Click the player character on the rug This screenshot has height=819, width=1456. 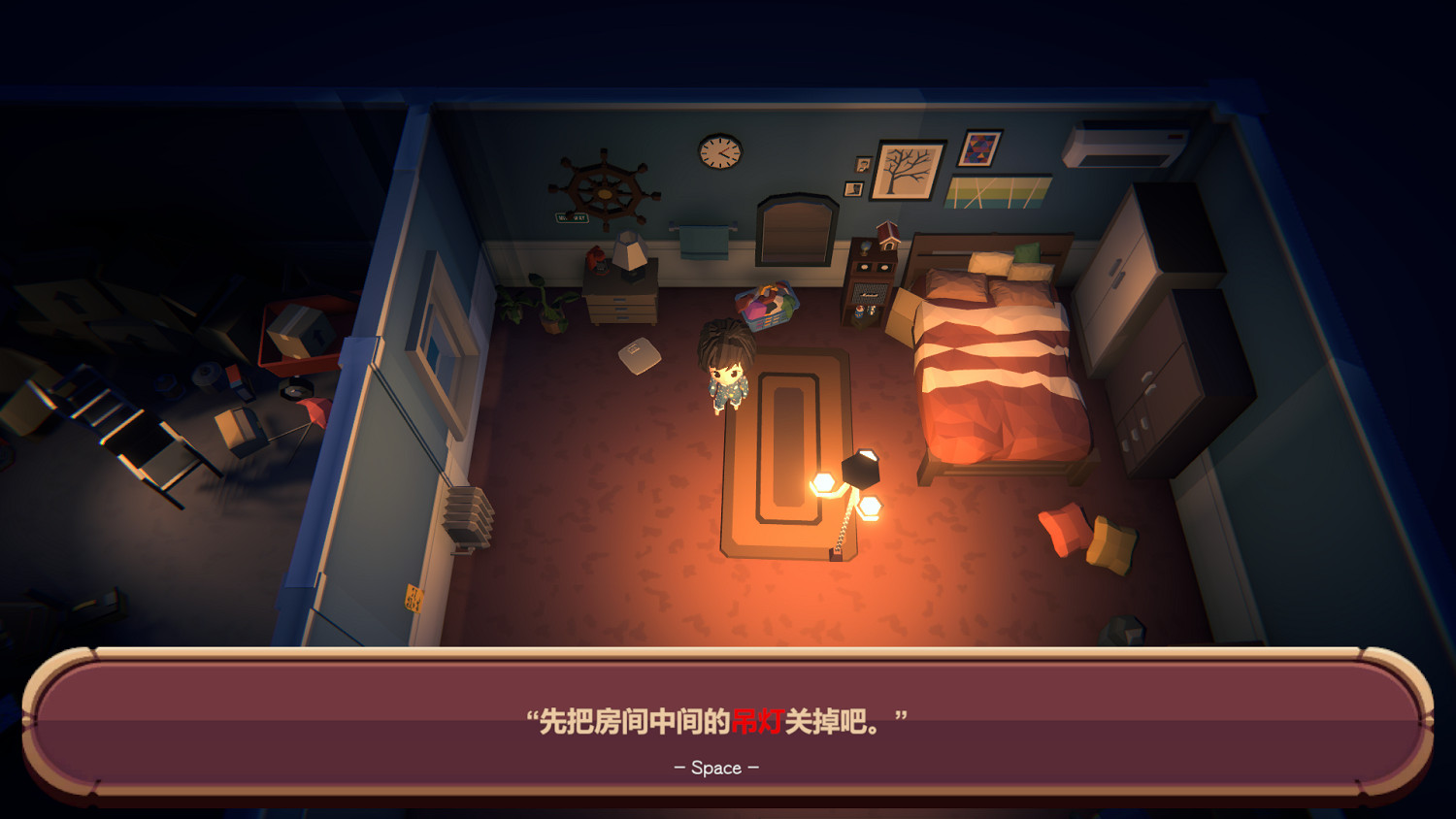click(x=726, y=369)
